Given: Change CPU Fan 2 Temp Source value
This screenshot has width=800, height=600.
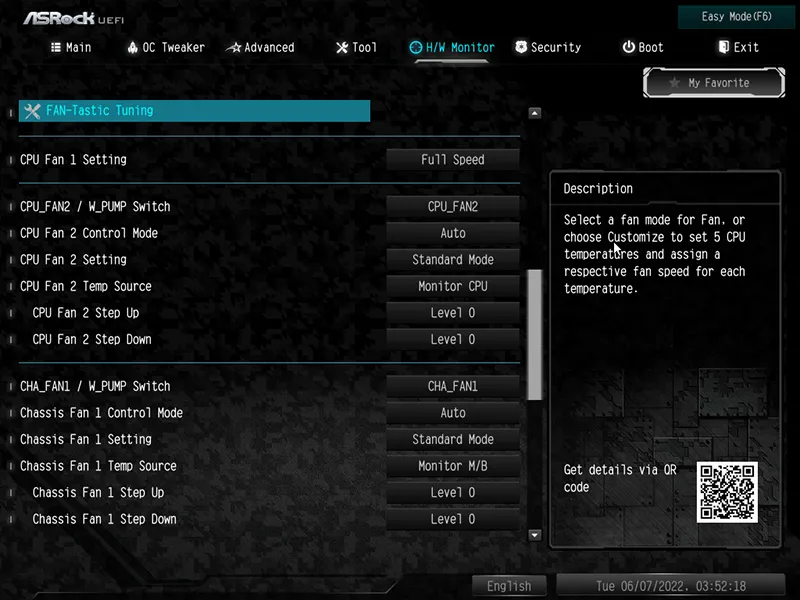Looking at the screenshot, I should coord(453,286).
